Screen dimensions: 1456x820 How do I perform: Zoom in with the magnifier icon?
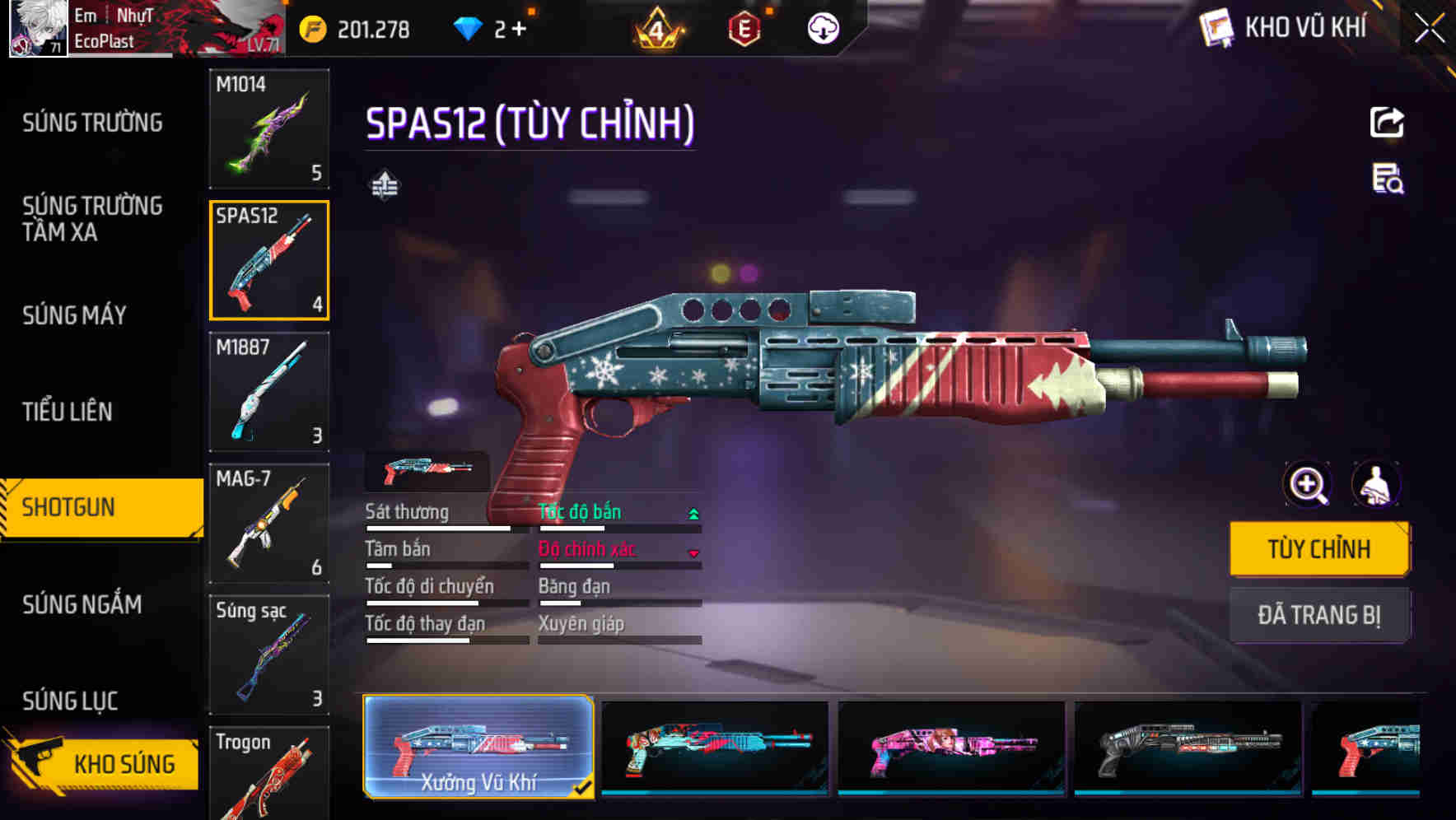pos(1308,485)
